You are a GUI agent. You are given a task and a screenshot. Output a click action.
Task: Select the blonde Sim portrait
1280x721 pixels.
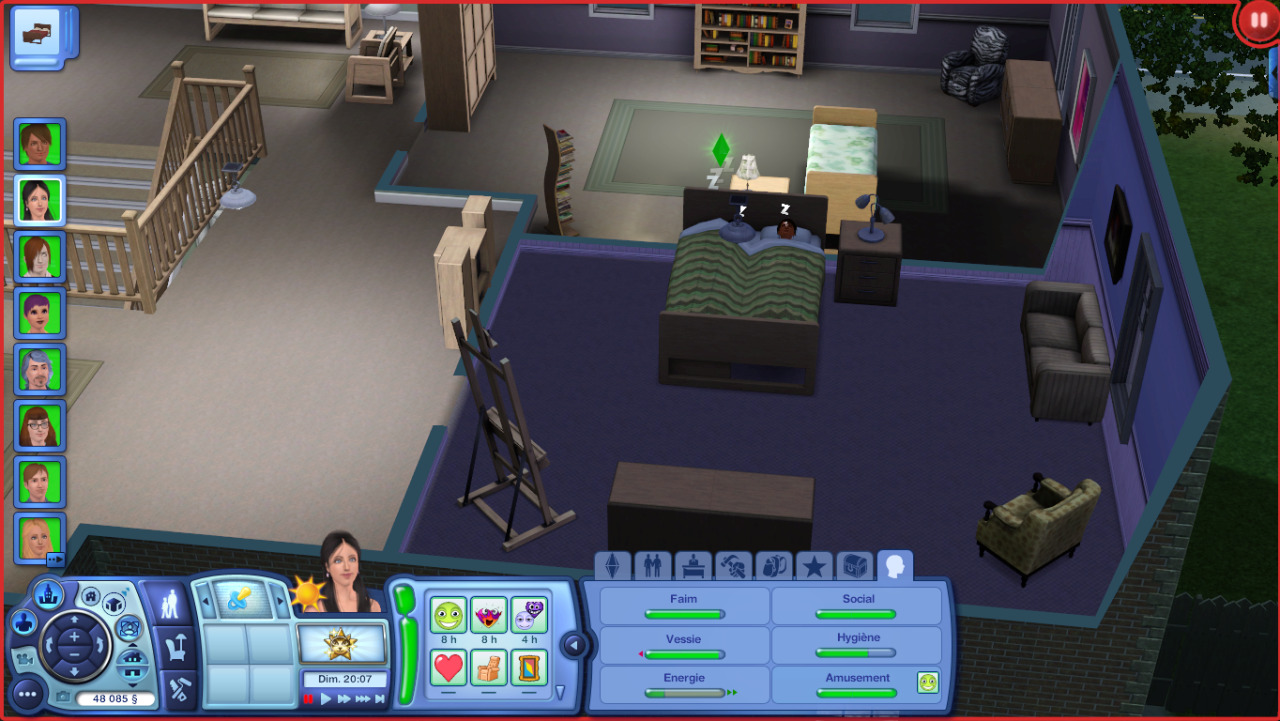click(40, 537)
